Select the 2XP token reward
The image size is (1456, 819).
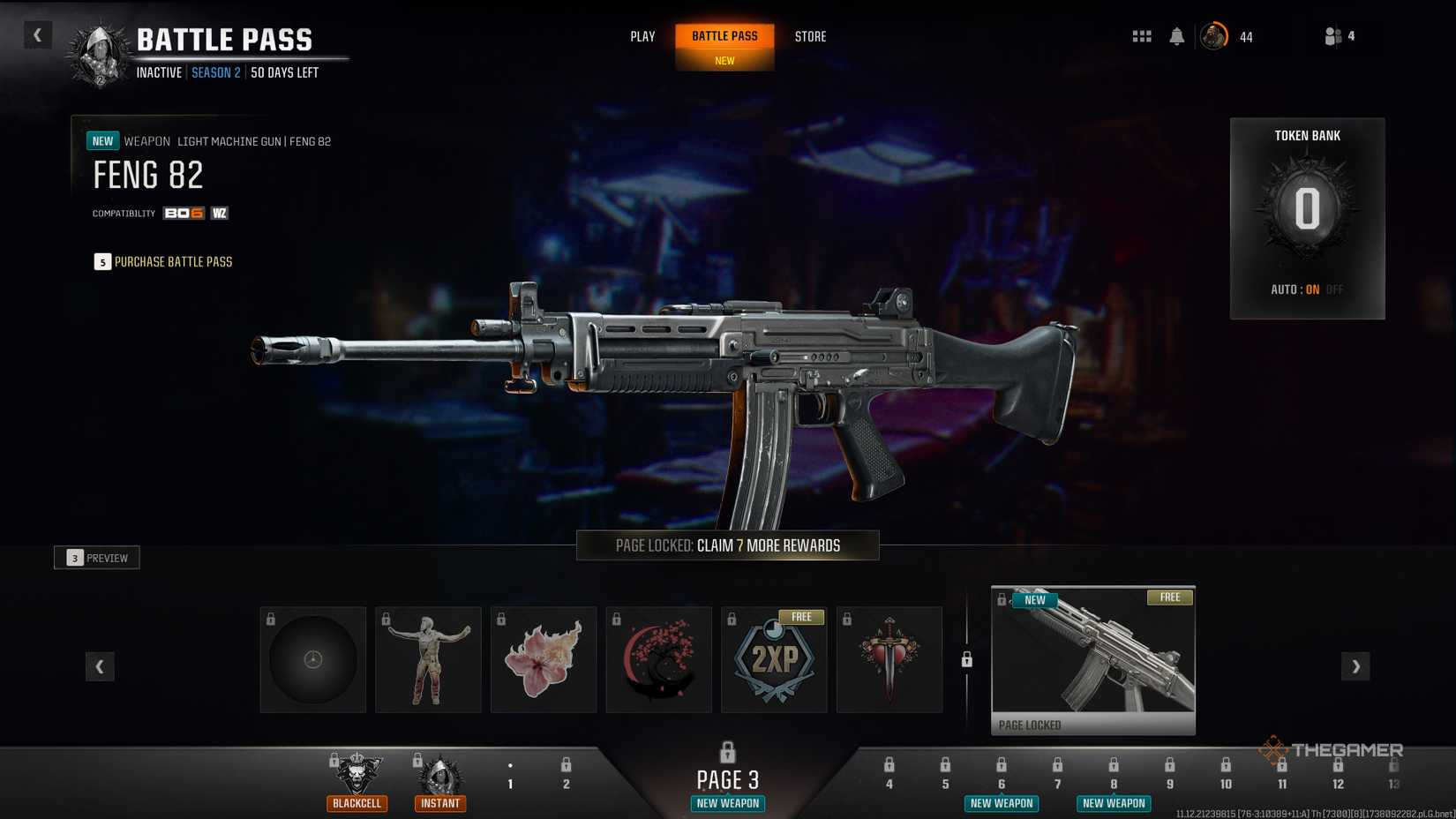pyautogui.click(x=774, y=659)
